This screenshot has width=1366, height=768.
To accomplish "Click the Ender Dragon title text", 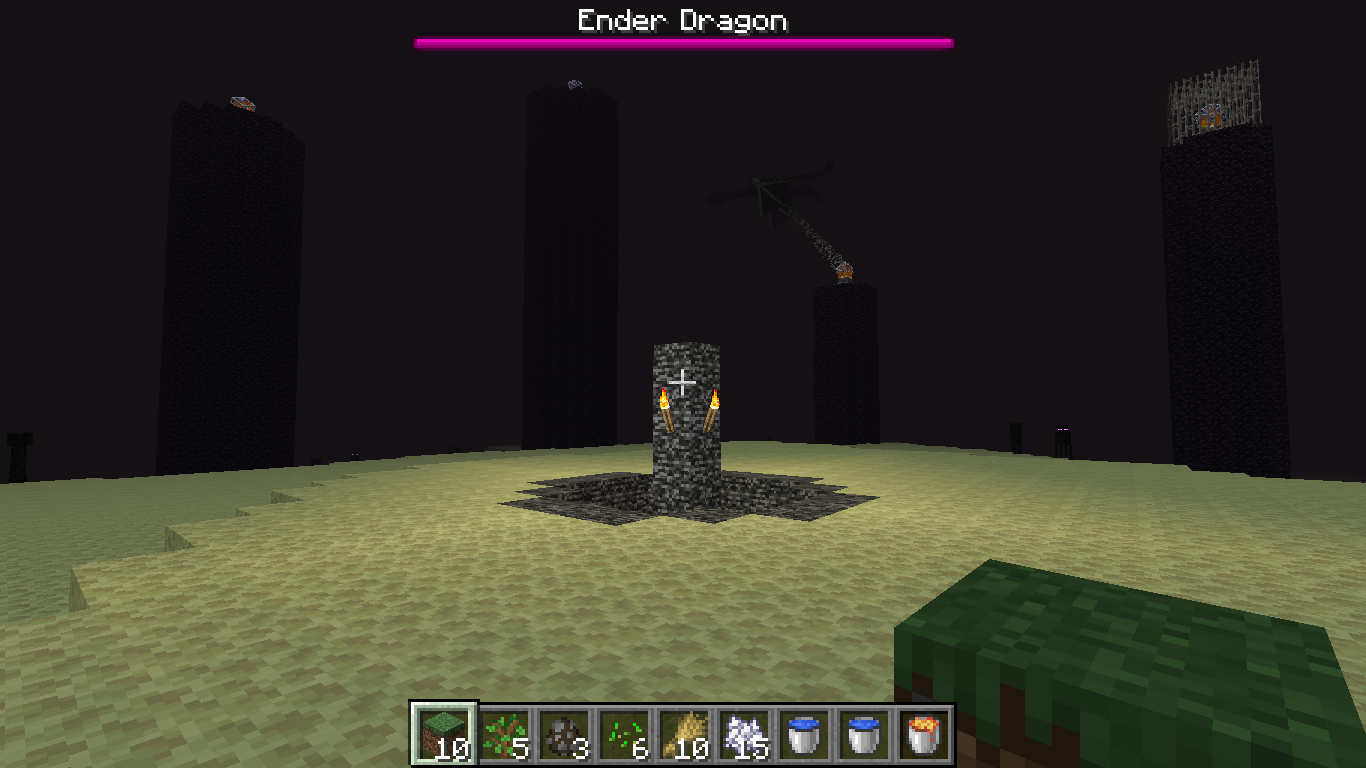I will coord(683,19).
